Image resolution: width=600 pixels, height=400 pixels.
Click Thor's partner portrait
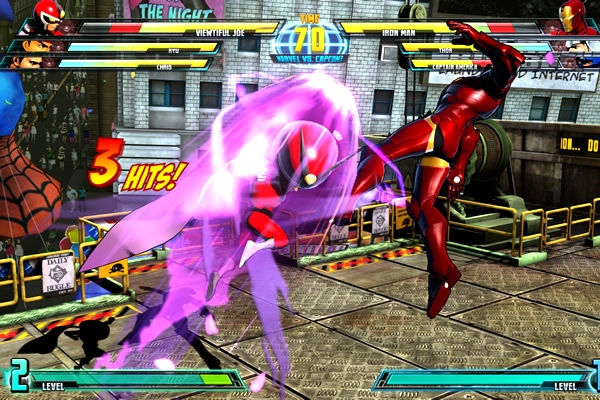[x=577, y=46]
